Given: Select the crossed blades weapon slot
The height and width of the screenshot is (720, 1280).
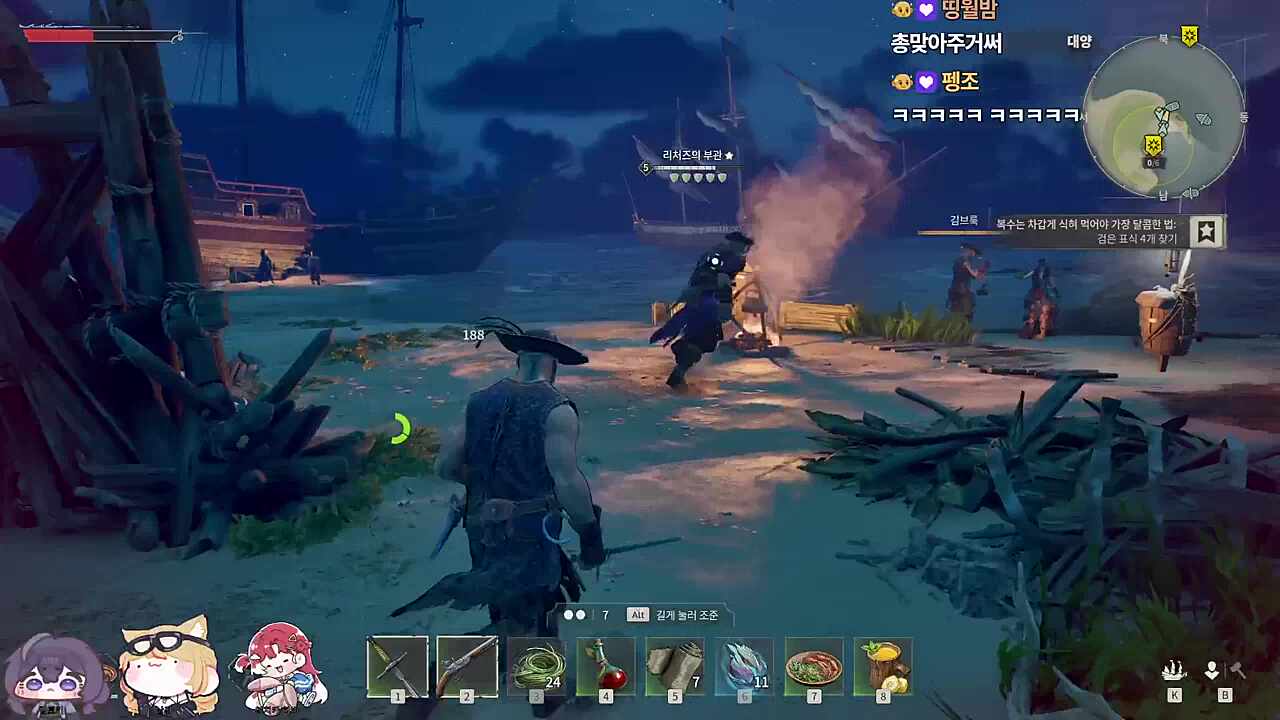Looking at the screenshot, I should coord(397,665).
